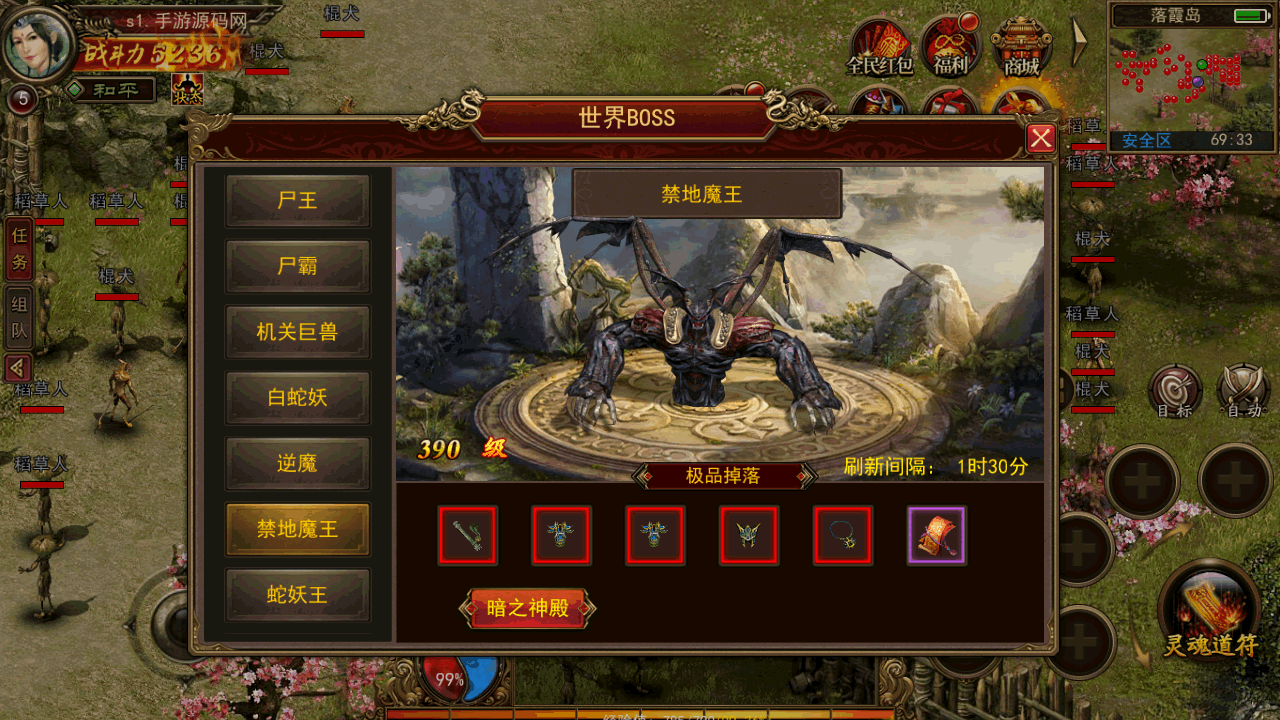1280x720 pixels.
Task: Inspect the purple-bordered scroll drop item
Action: 937,536
